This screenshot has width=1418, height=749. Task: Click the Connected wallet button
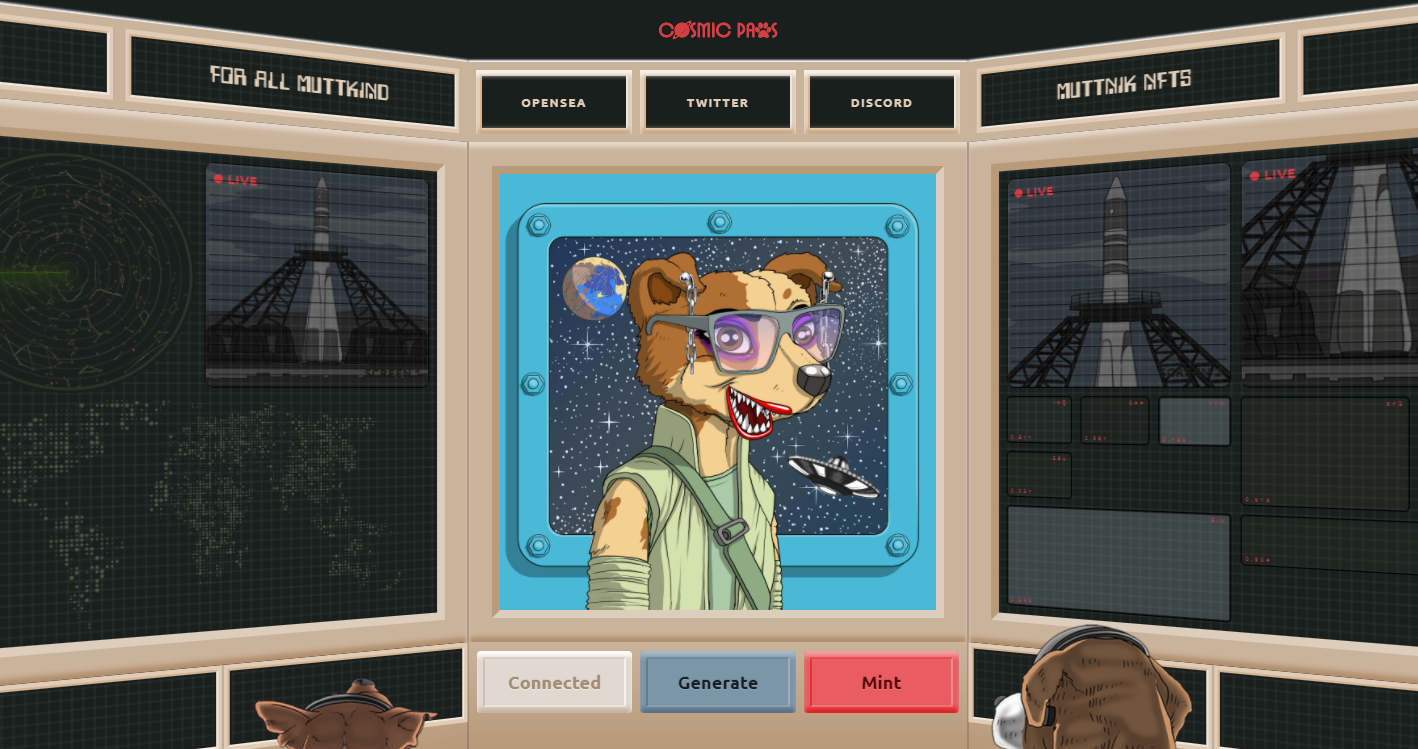[x=554, y=682]
